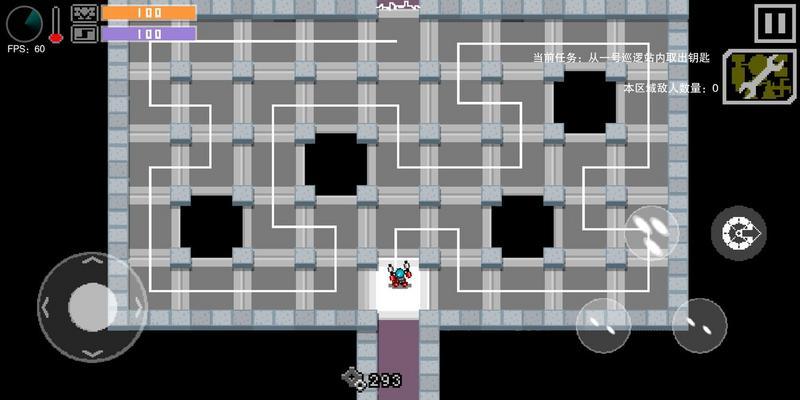The image size is (800, 400).
Task: Tap the circular arrow action button
Action: tap(739, 233)
